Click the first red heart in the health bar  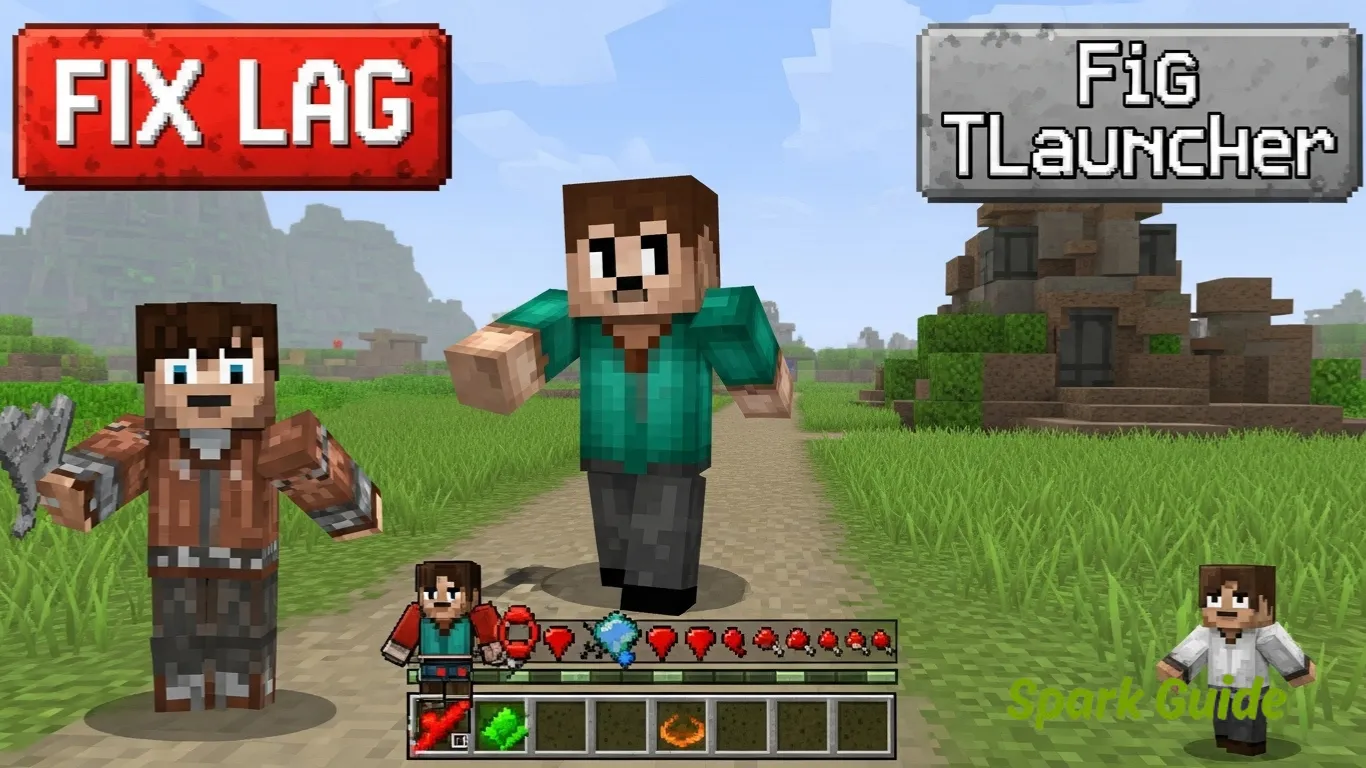coord(558,638)
